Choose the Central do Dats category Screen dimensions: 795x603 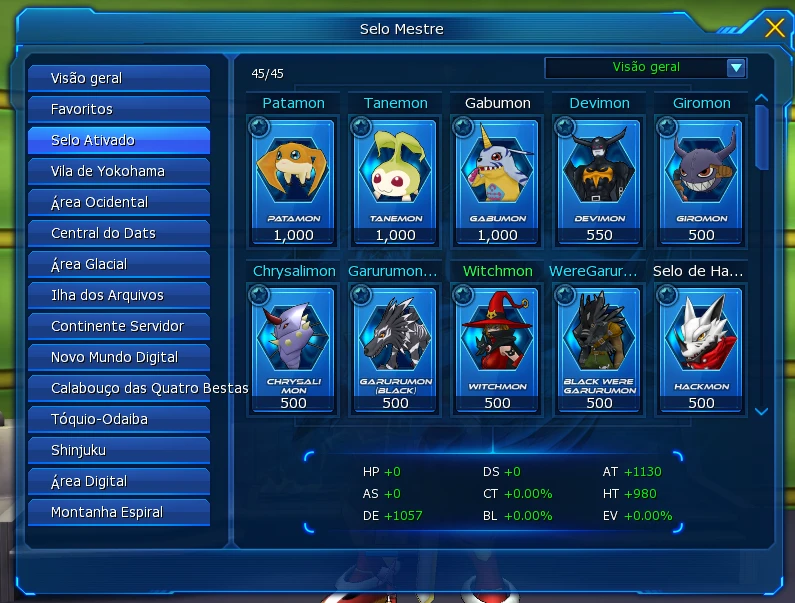118,233
